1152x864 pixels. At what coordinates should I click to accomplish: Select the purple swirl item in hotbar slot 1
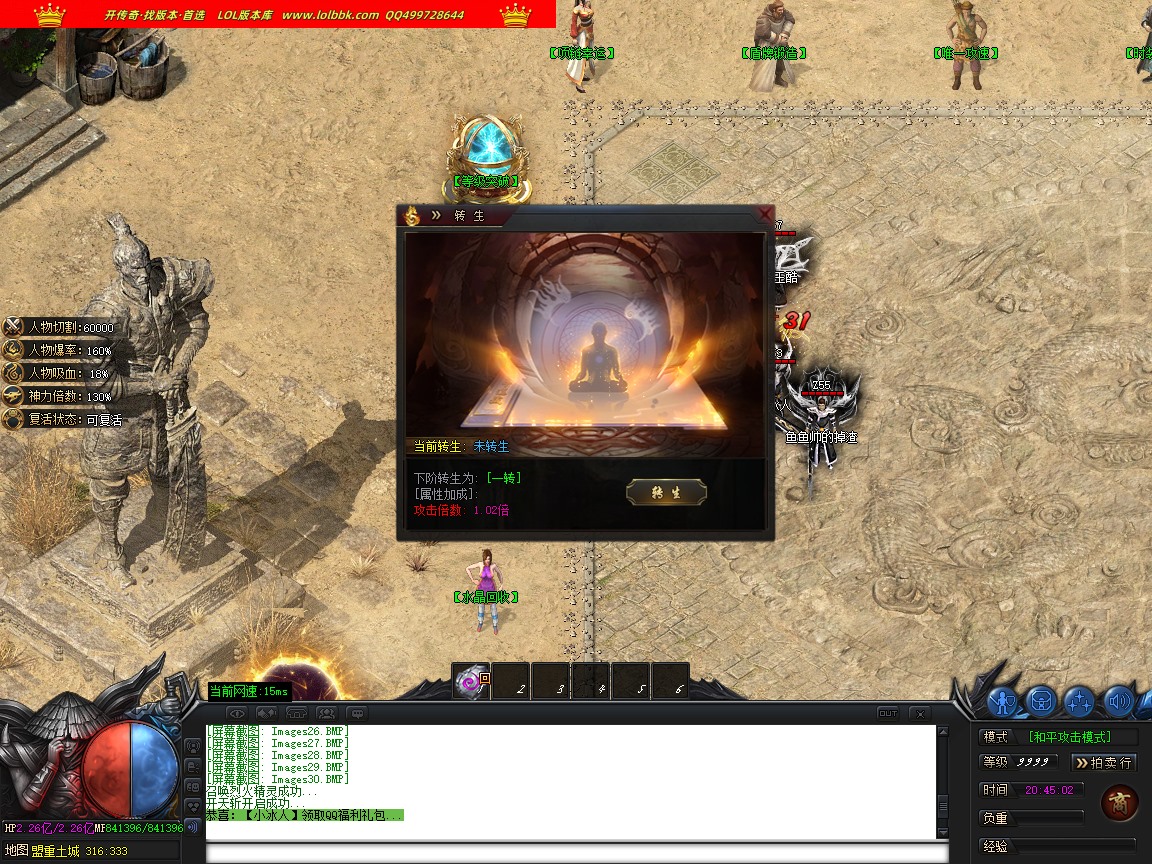click(470, 681)
